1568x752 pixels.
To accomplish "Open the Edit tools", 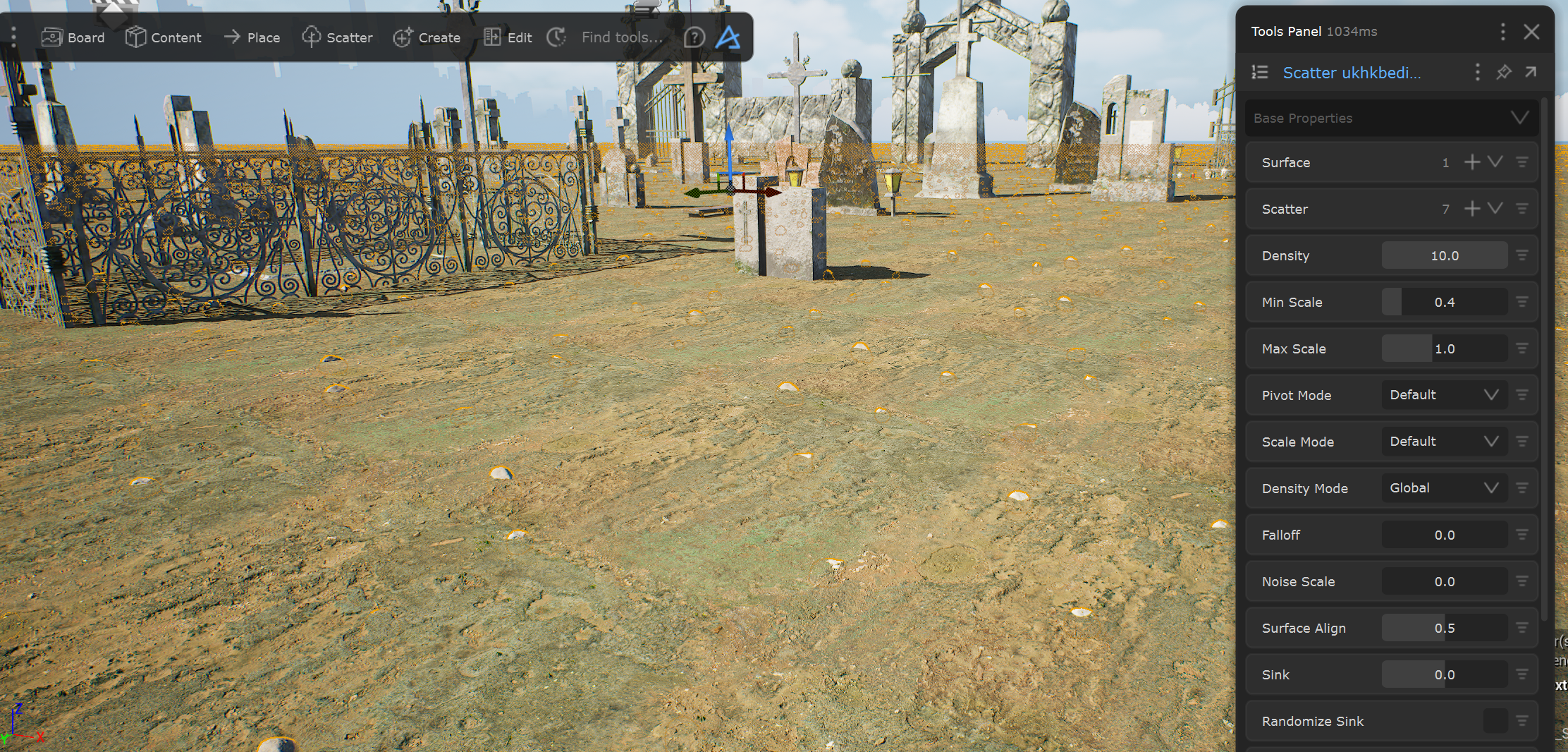I will (508, 37).
